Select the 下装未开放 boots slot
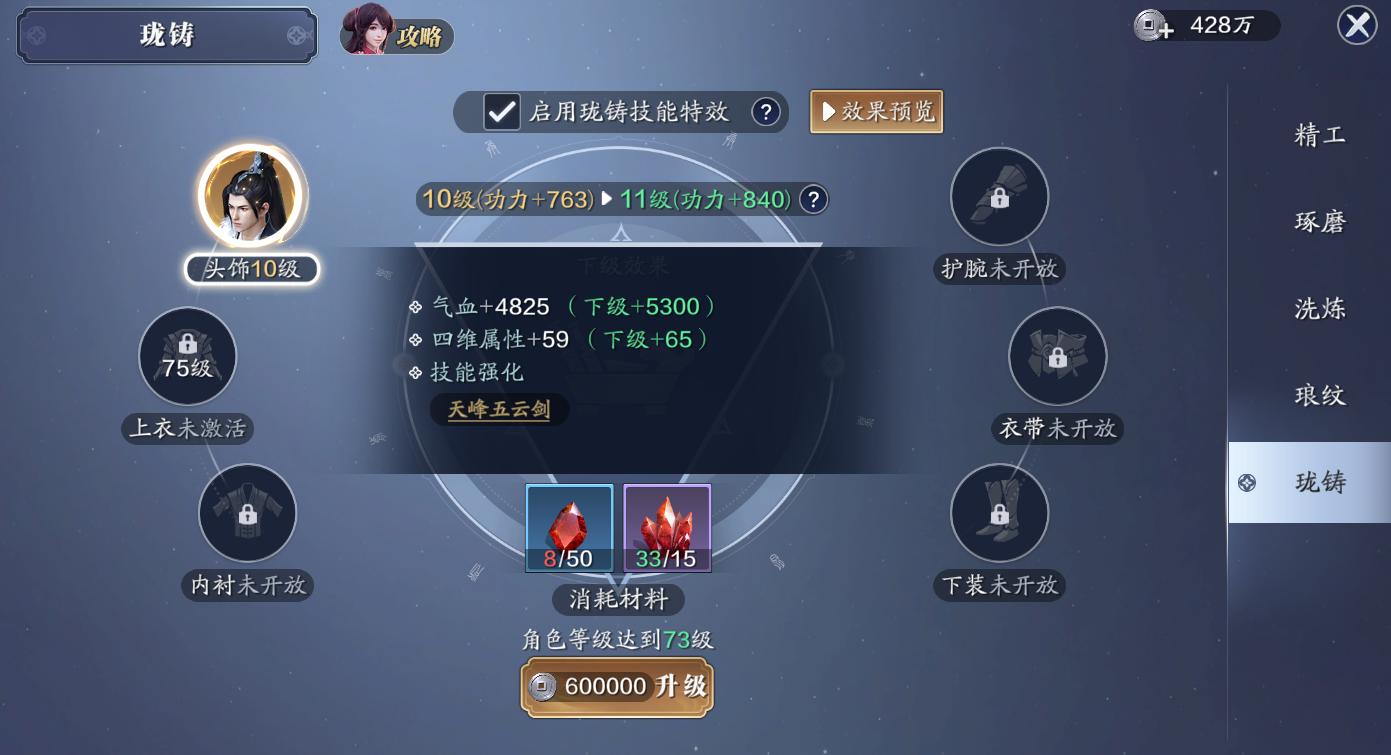 (999, 513)
